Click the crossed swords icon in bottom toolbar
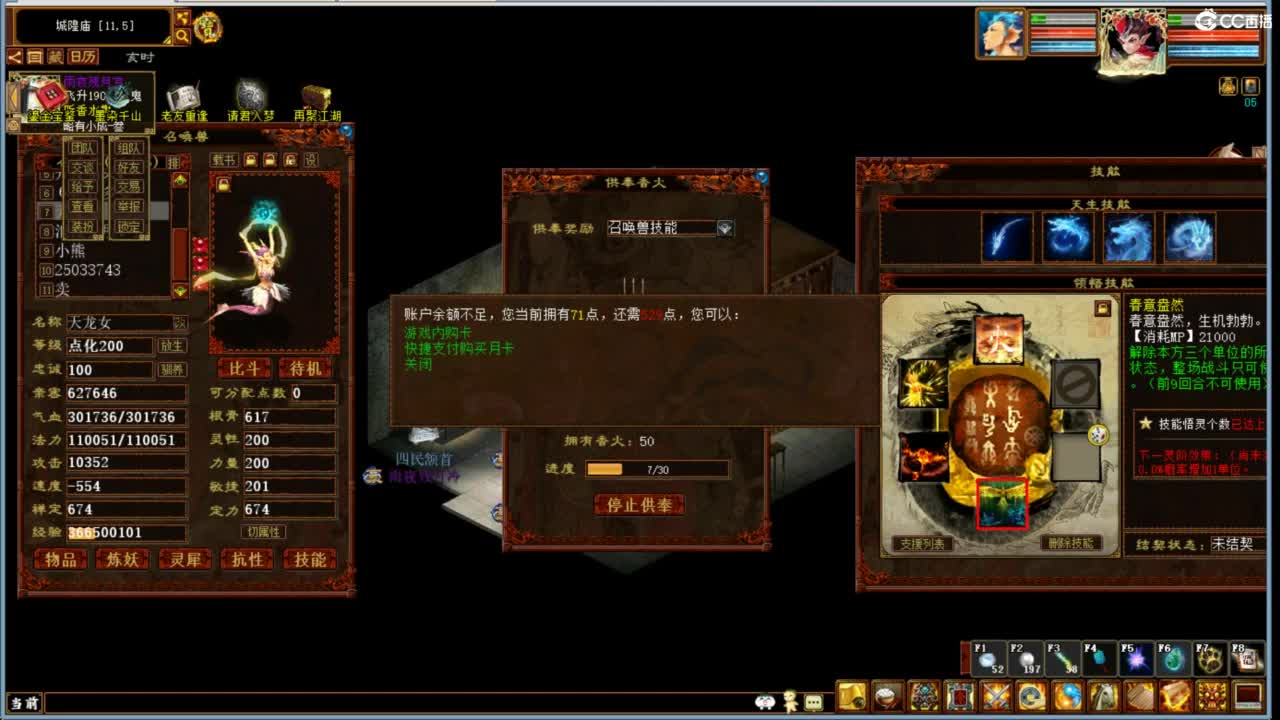The width and height of the screenshot is (1280, 720). [995, 697]
